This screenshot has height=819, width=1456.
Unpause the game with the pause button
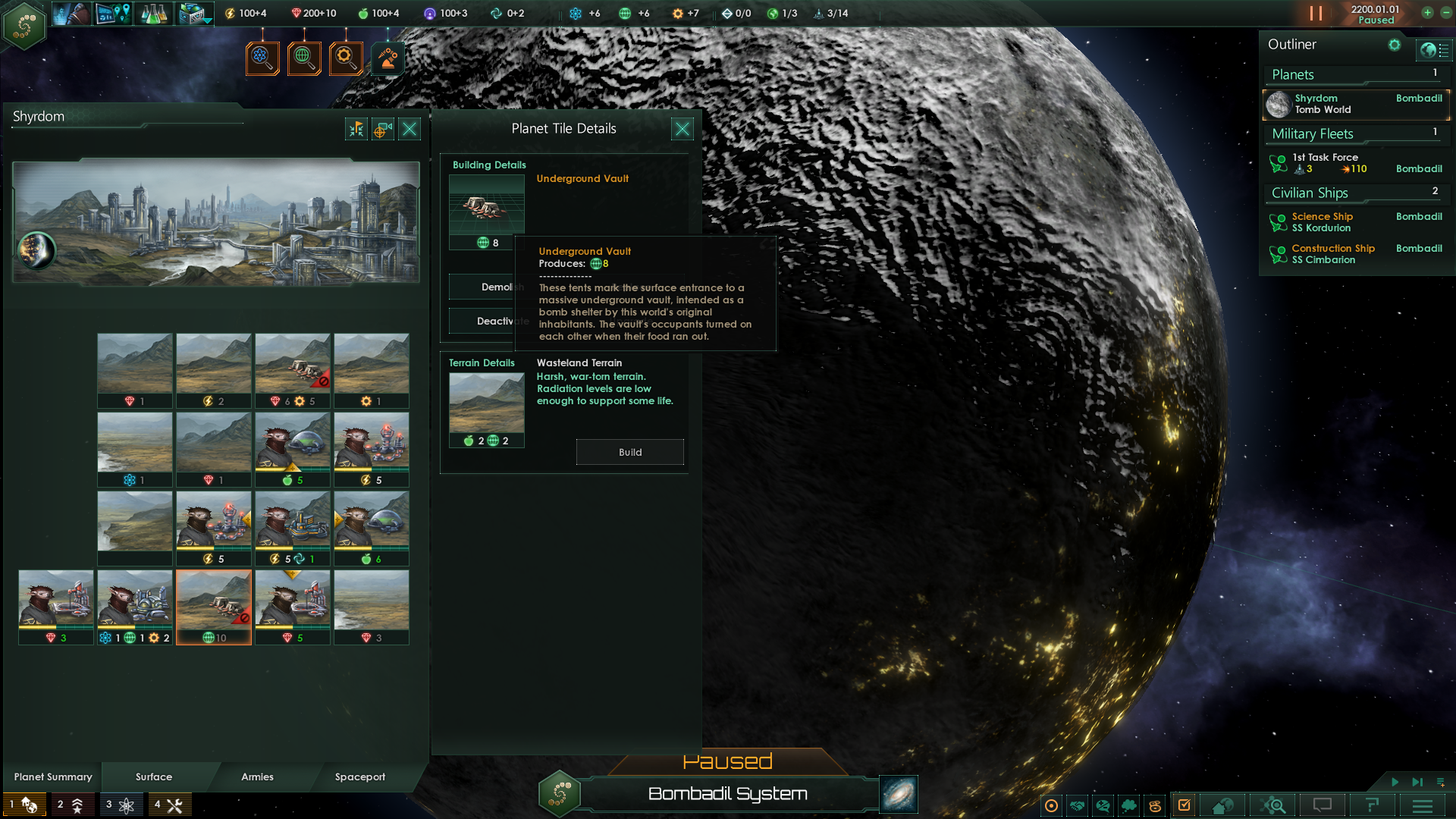(1315, 14)
